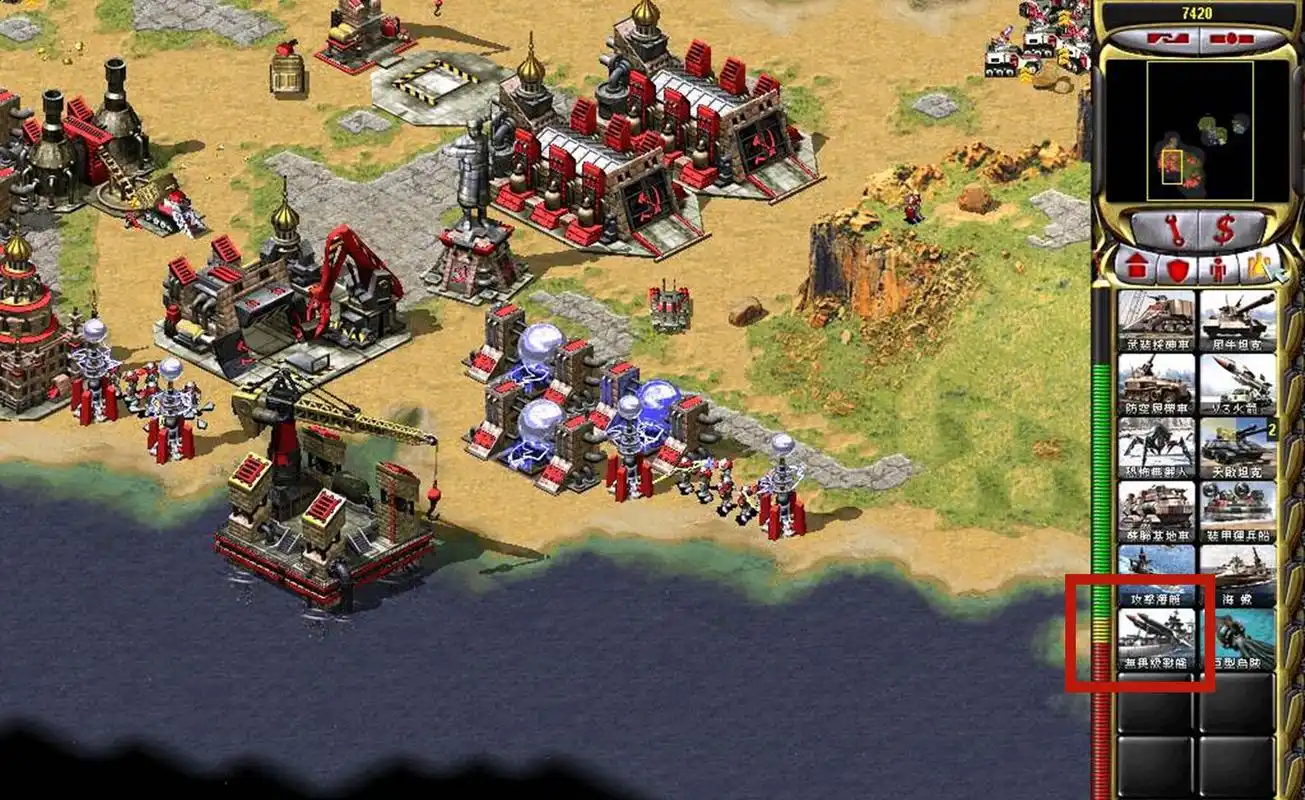Select the Apocalypse Tank build icon

tap(1238, 447)
